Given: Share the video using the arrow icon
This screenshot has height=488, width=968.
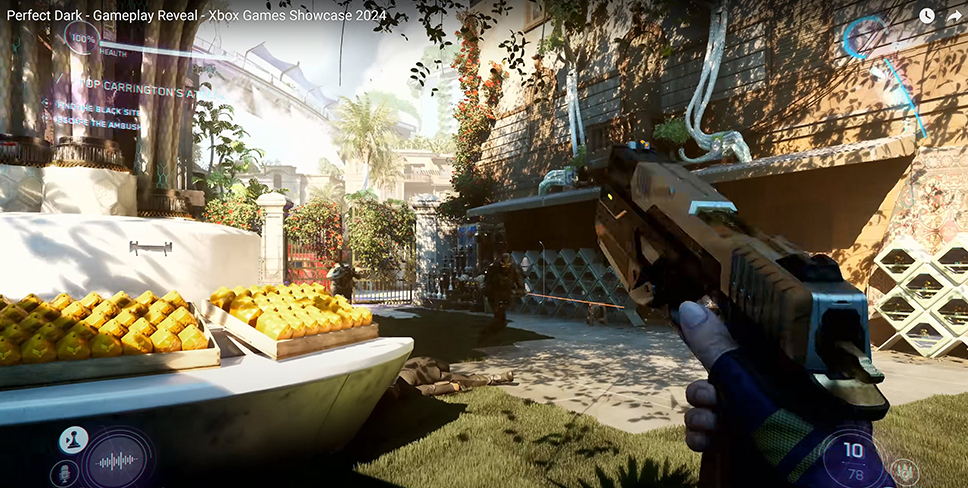Looking at the screenshot, I should click(x=953, y=16).
